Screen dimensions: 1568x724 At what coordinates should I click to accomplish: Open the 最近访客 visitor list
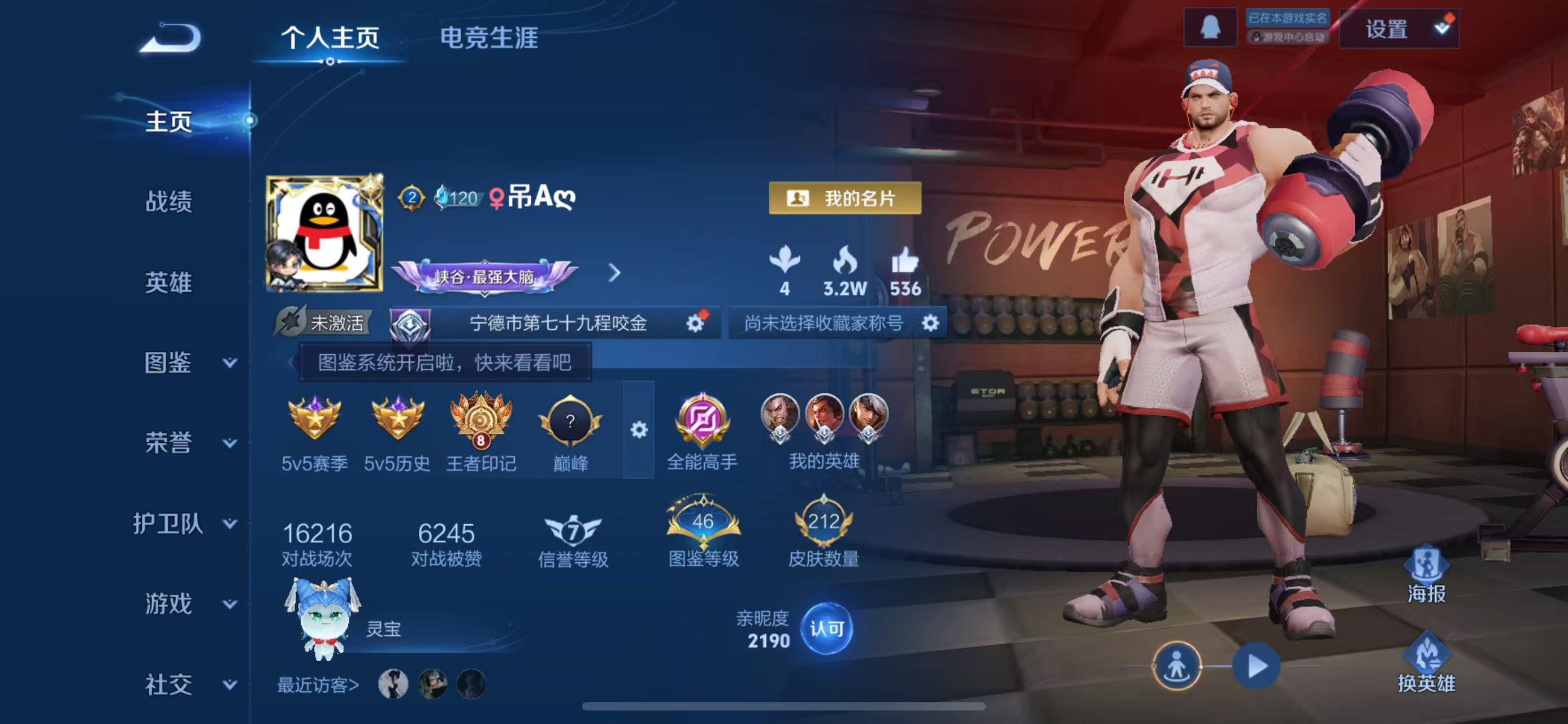pos(318,685)
